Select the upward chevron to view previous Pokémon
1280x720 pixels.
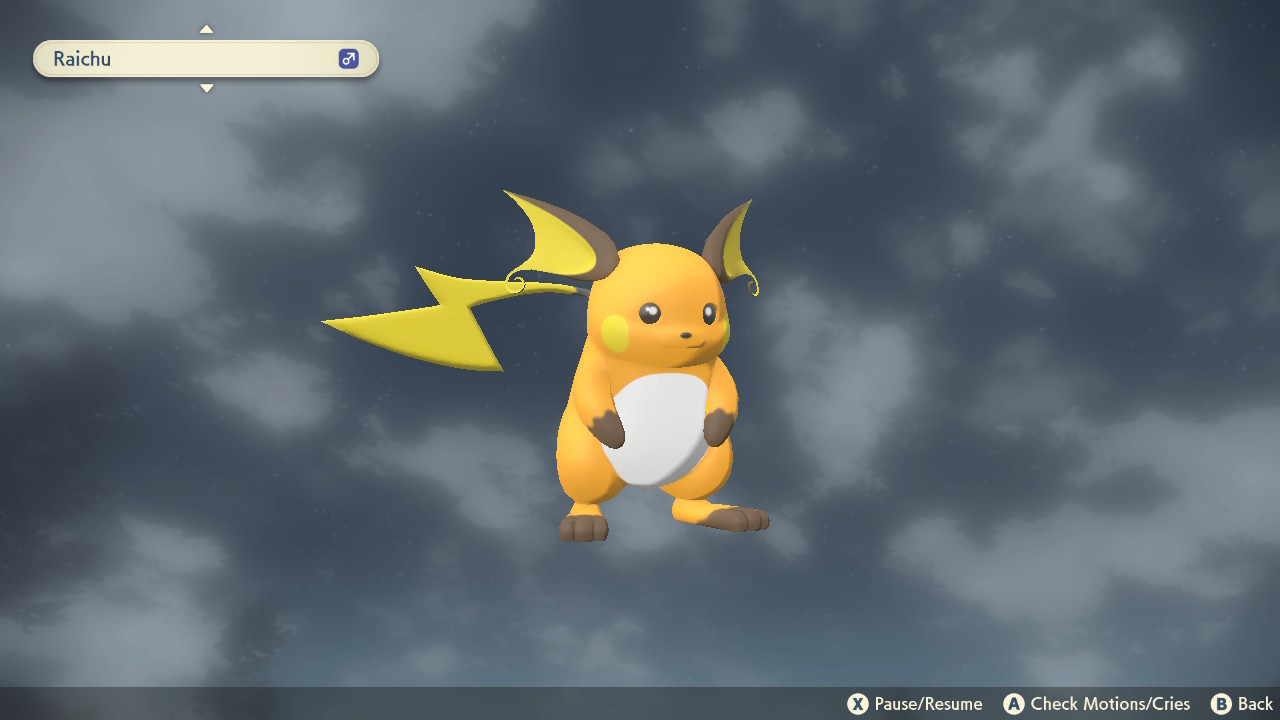pyautogui.click(x=206, y=29)
